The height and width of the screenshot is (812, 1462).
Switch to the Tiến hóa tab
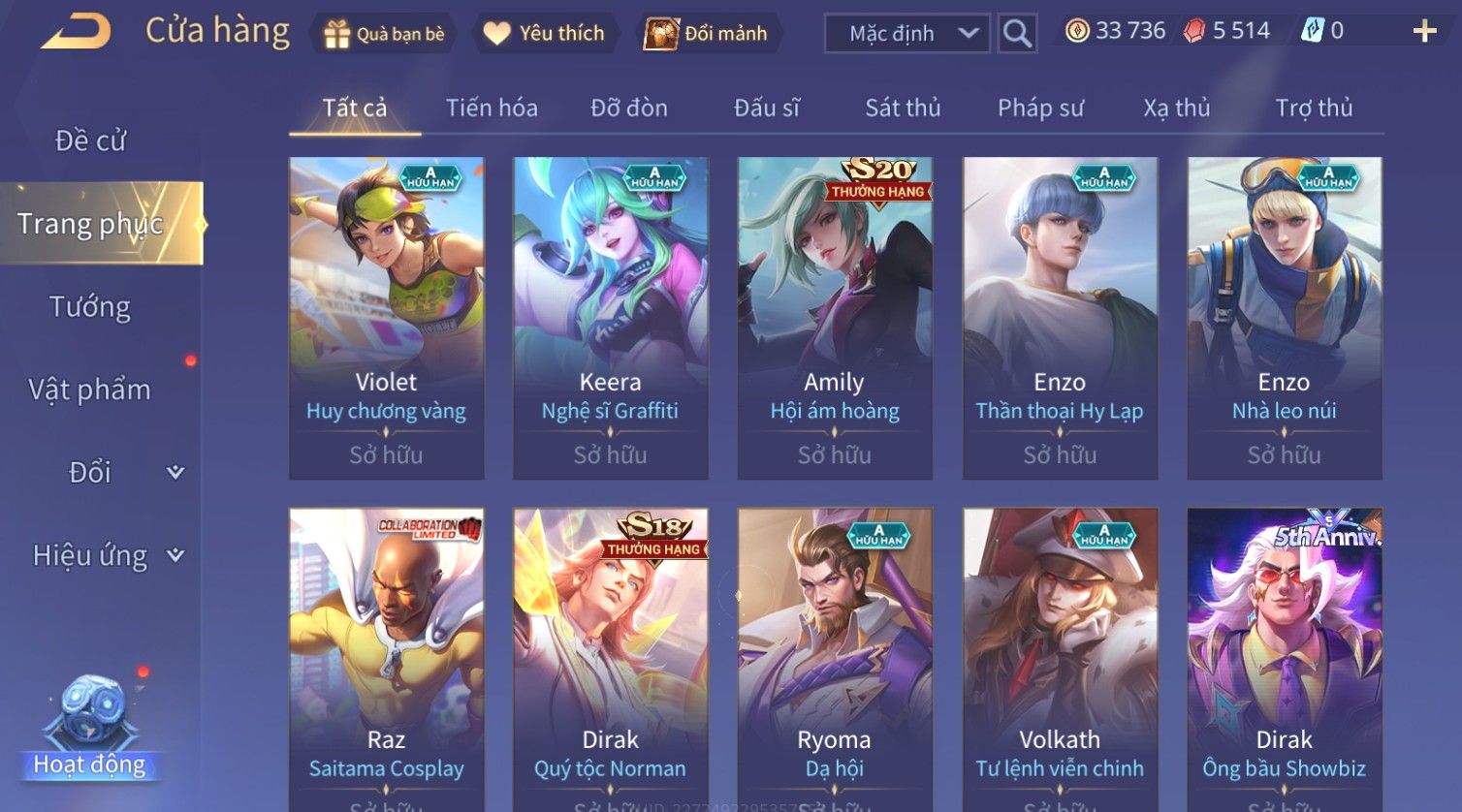(x=492, y=108)
